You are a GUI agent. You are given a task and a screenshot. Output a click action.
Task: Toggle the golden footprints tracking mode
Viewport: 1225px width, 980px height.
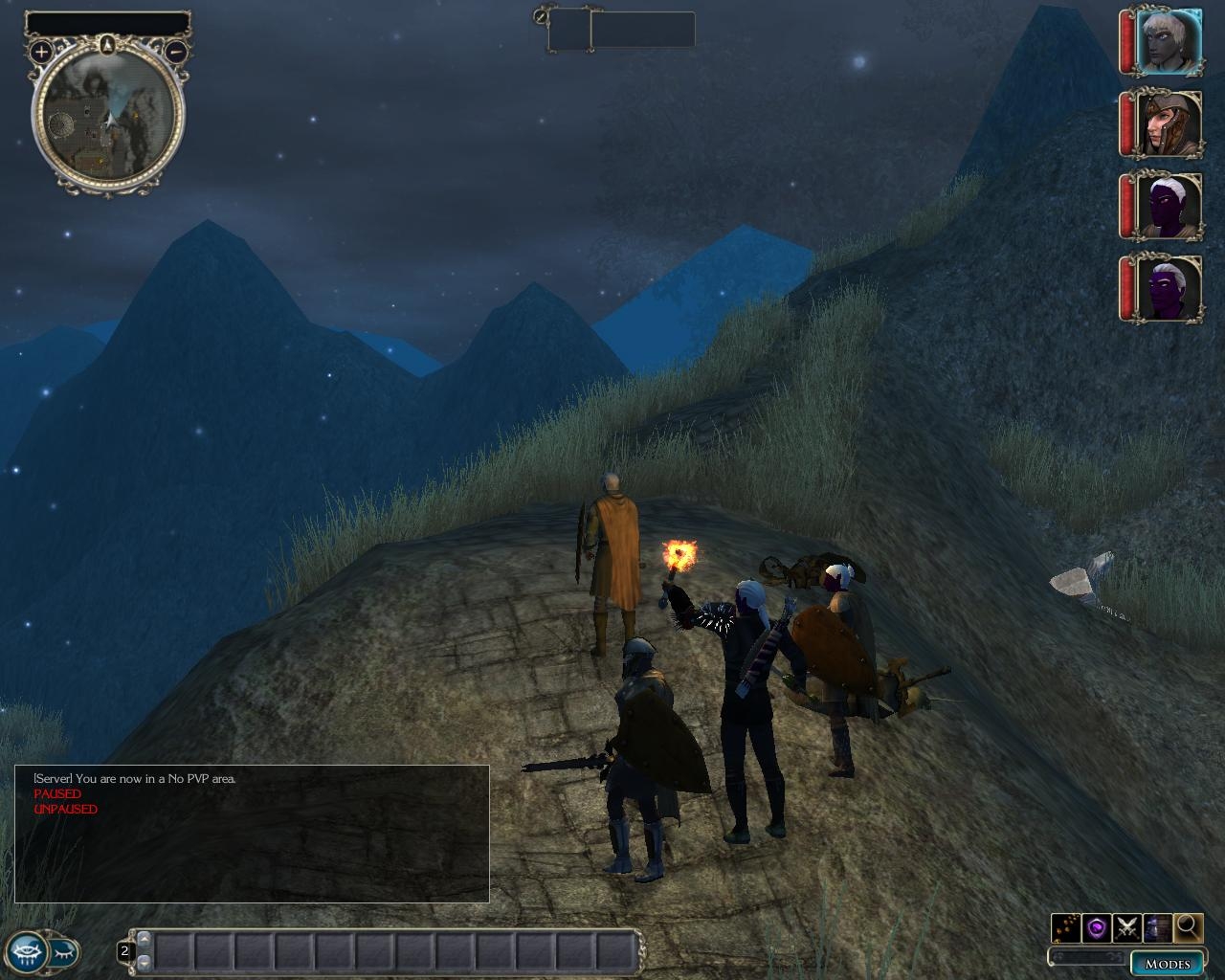[x=1065, y=926]
